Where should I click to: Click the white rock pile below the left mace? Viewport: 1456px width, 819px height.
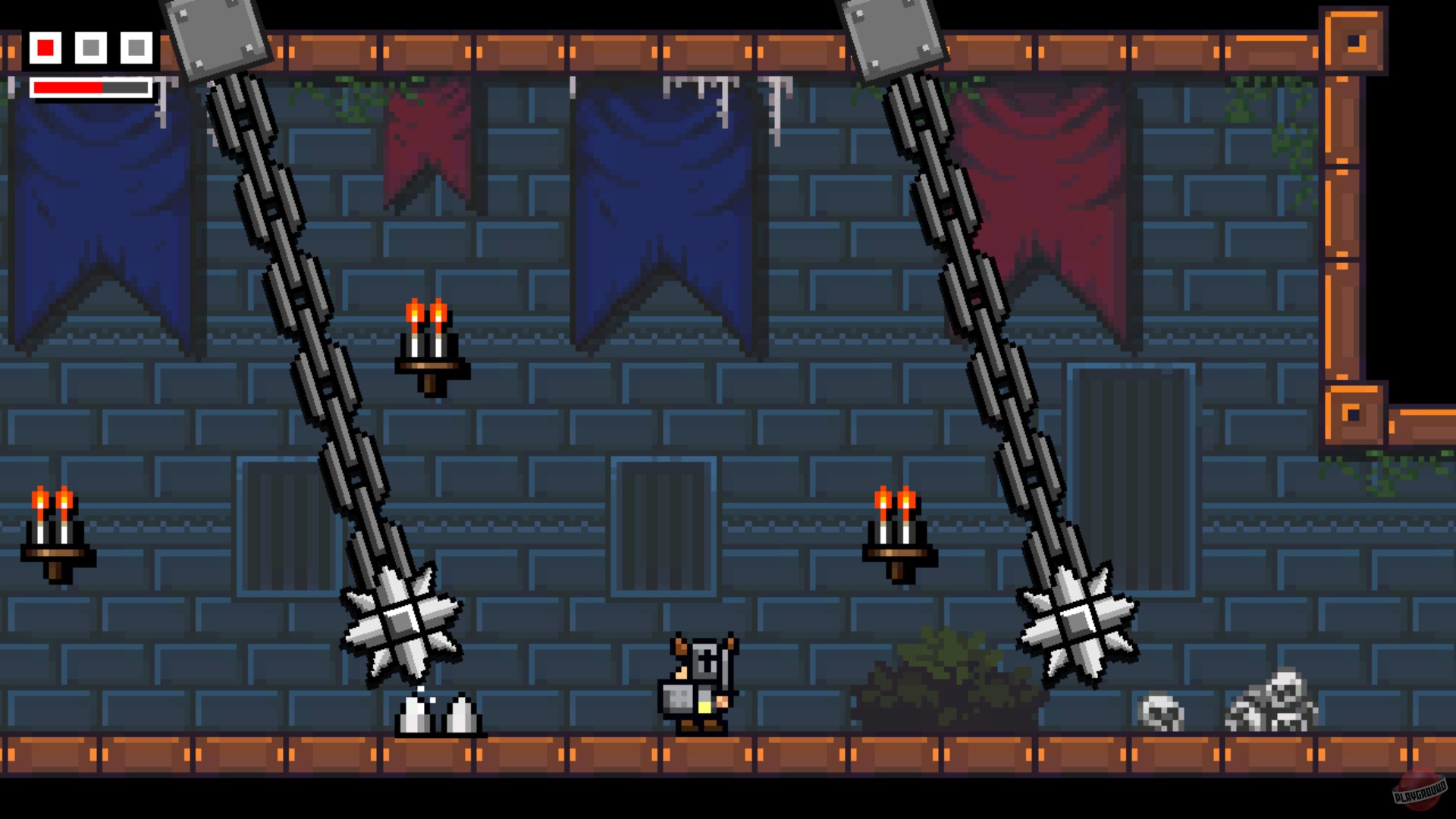(438, 717)
